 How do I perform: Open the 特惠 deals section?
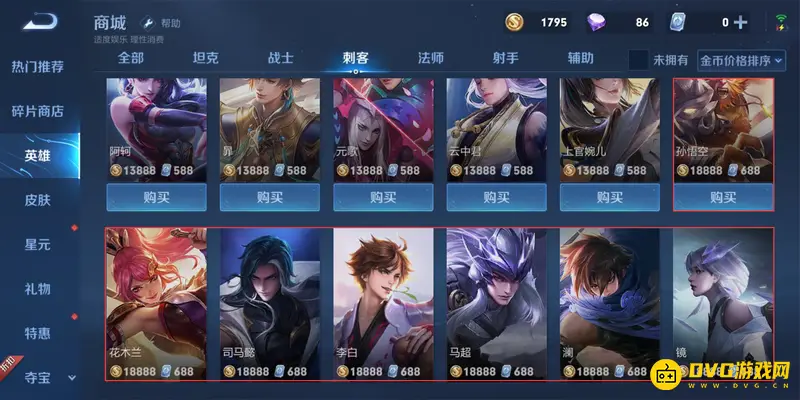37,333
